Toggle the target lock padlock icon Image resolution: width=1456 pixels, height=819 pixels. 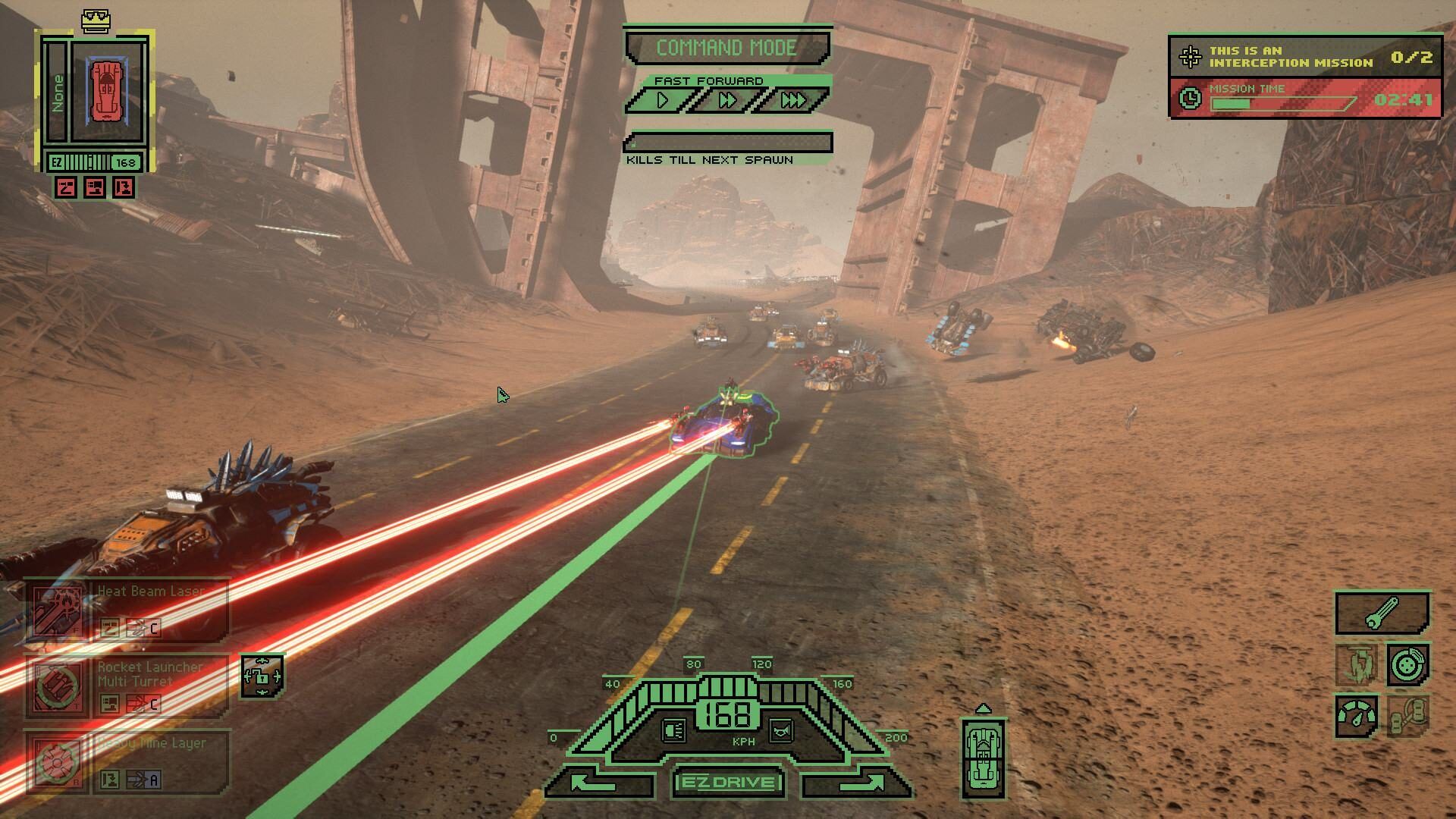tap(262, 675)
